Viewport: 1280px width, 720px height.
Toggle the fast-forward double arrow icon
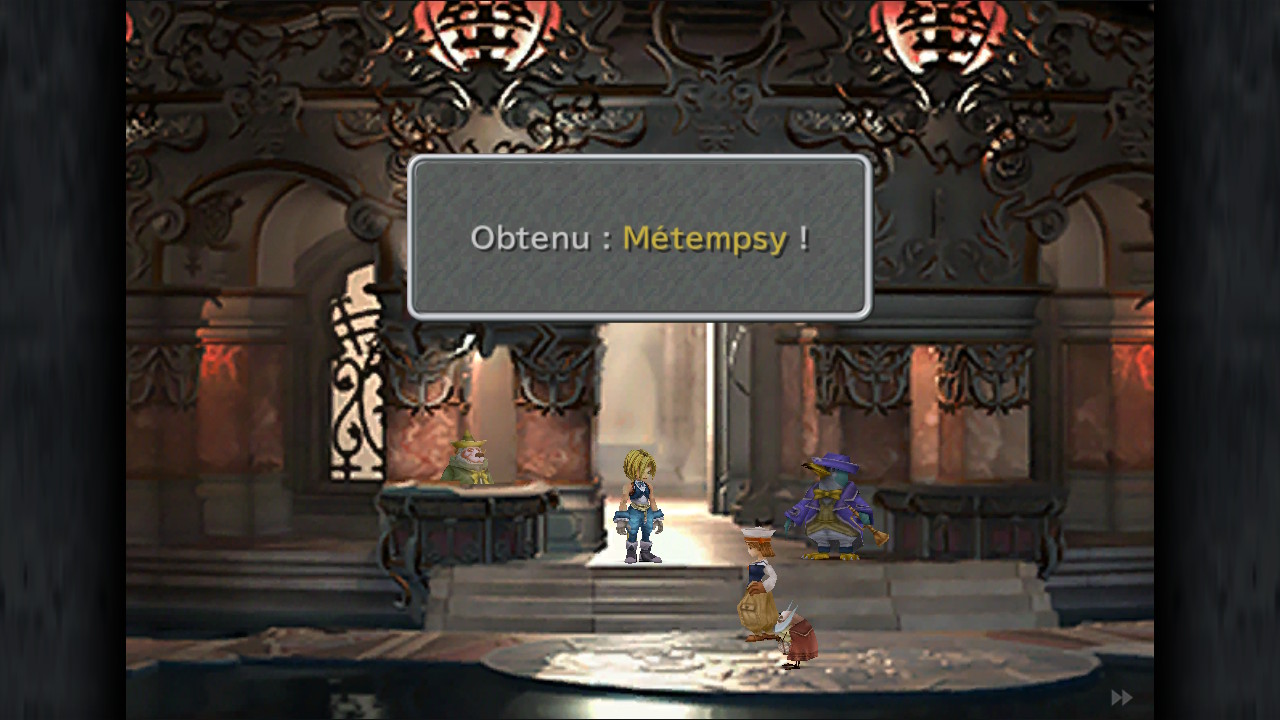(x=1121, y=697)
